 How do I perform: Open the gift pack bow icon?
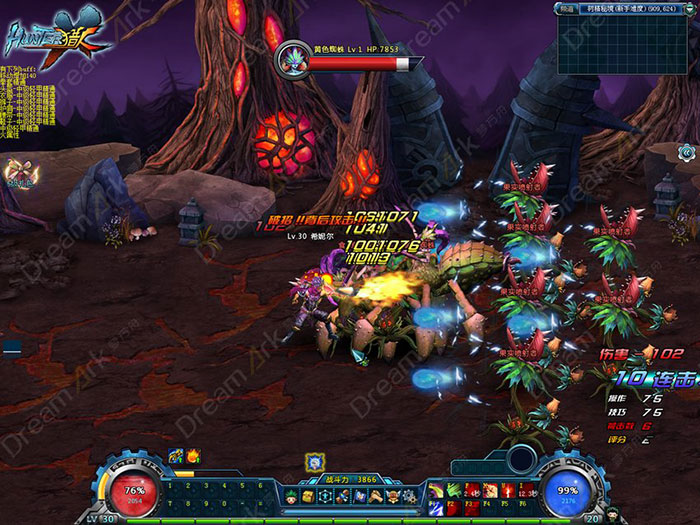coord(17,171)
